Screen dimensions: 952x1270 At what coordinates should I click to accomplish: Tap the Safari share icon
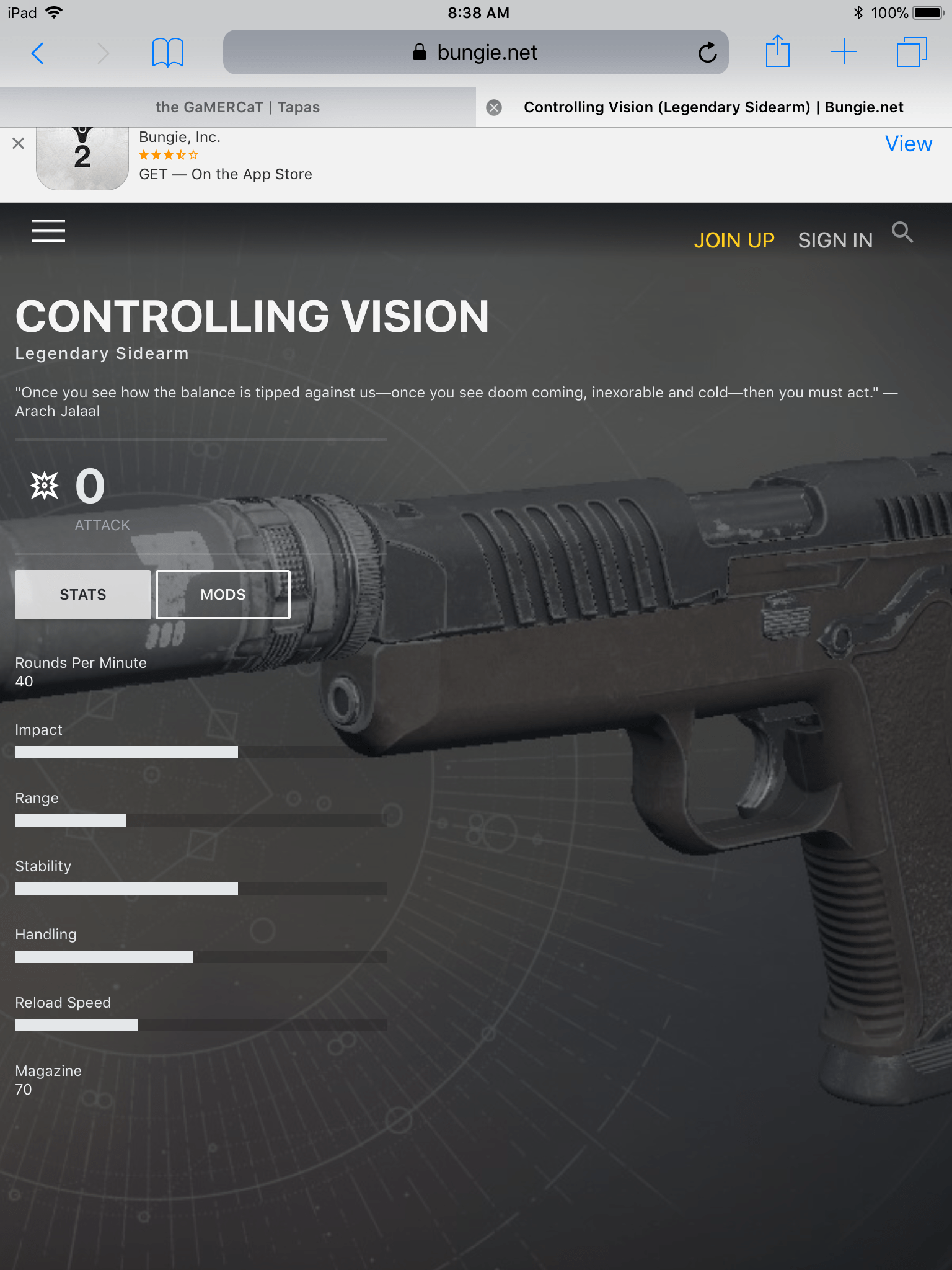point(778,53)
